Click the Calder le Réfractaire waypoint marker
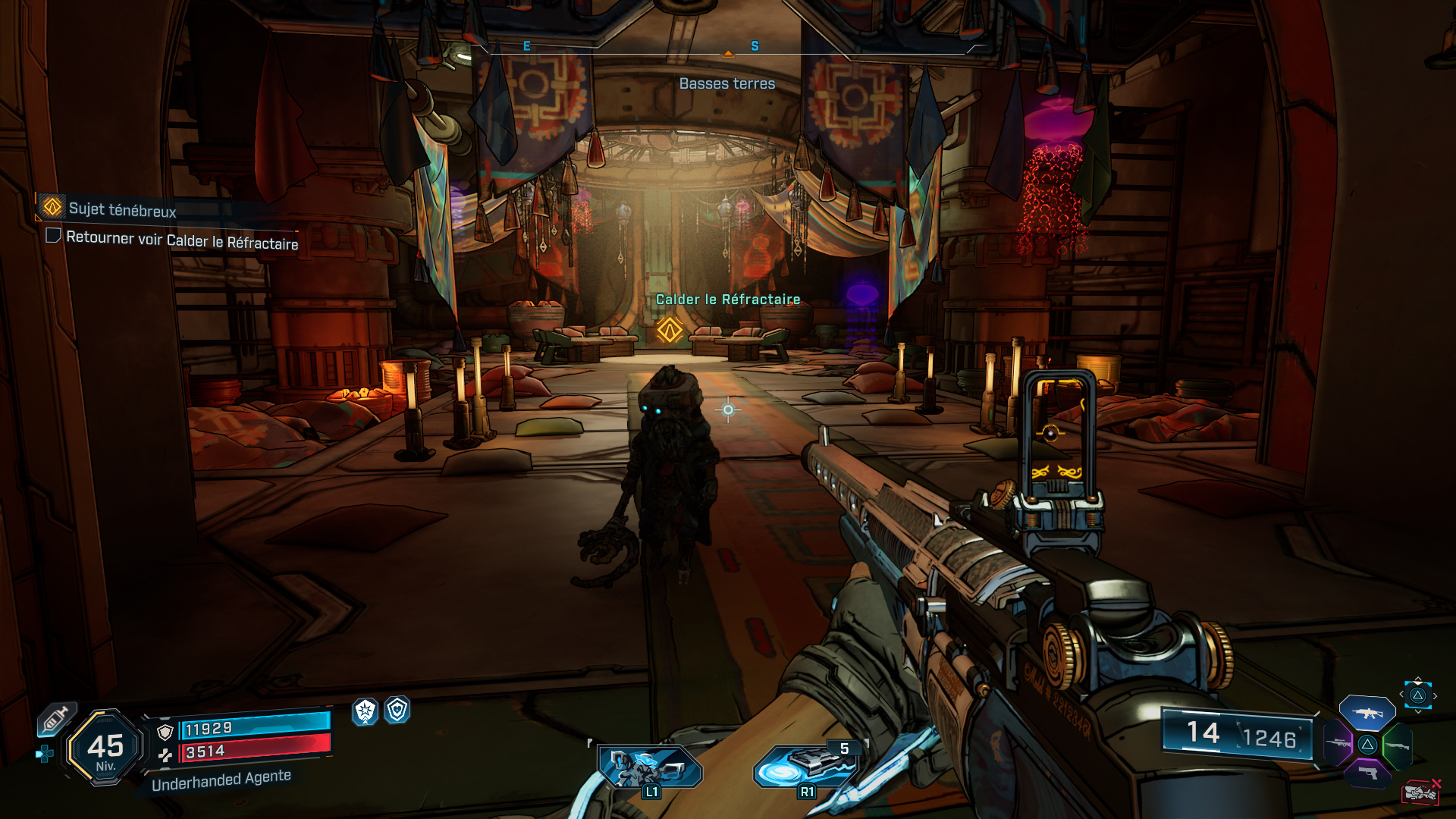Image resolution: width=1456 pixels, height=819 pixels. [x=670, y=330]
